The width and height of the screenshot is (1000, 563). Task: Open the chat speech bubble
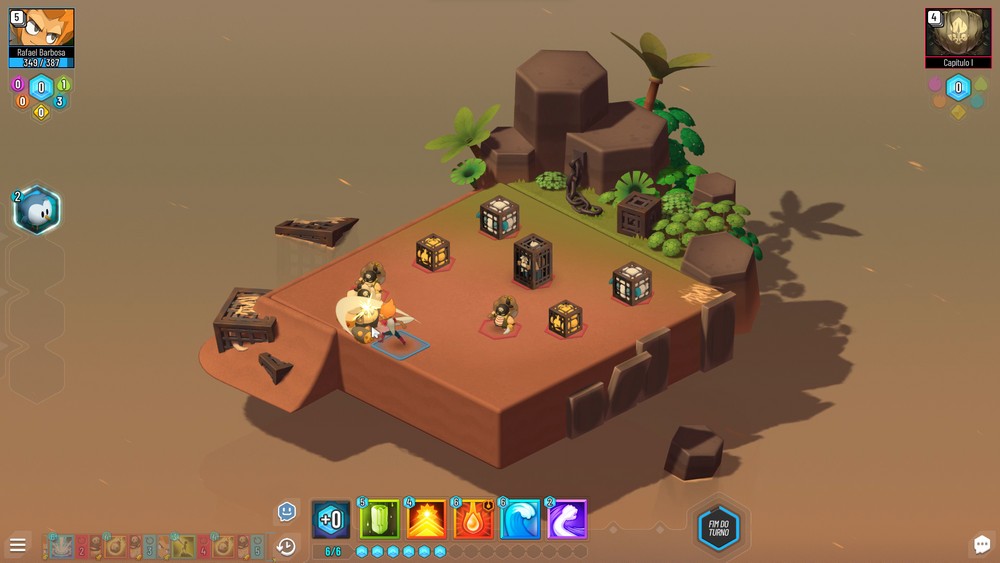[981, 544]
